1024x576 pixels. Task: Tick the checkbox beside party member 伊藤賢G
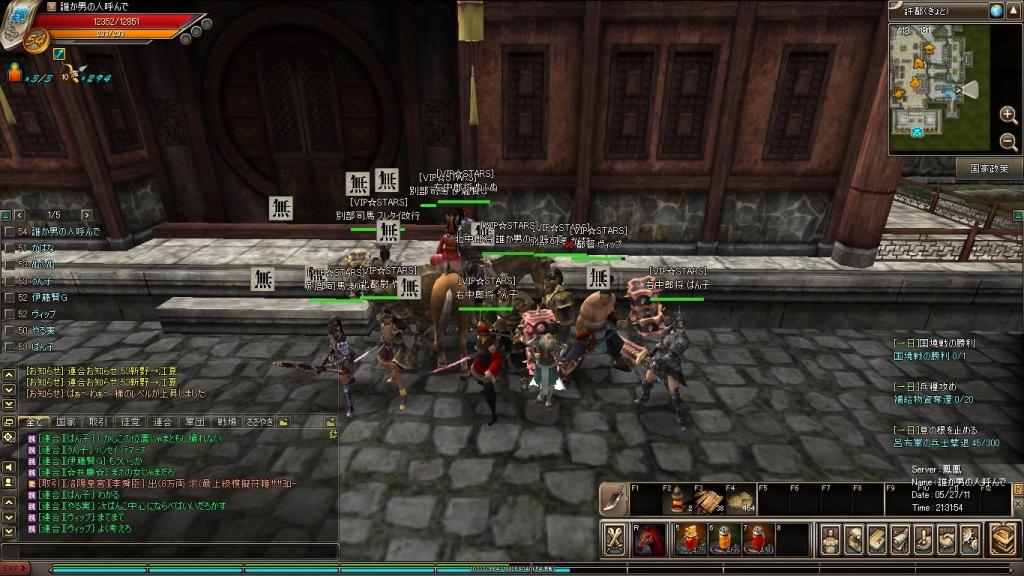coord(9,298)
